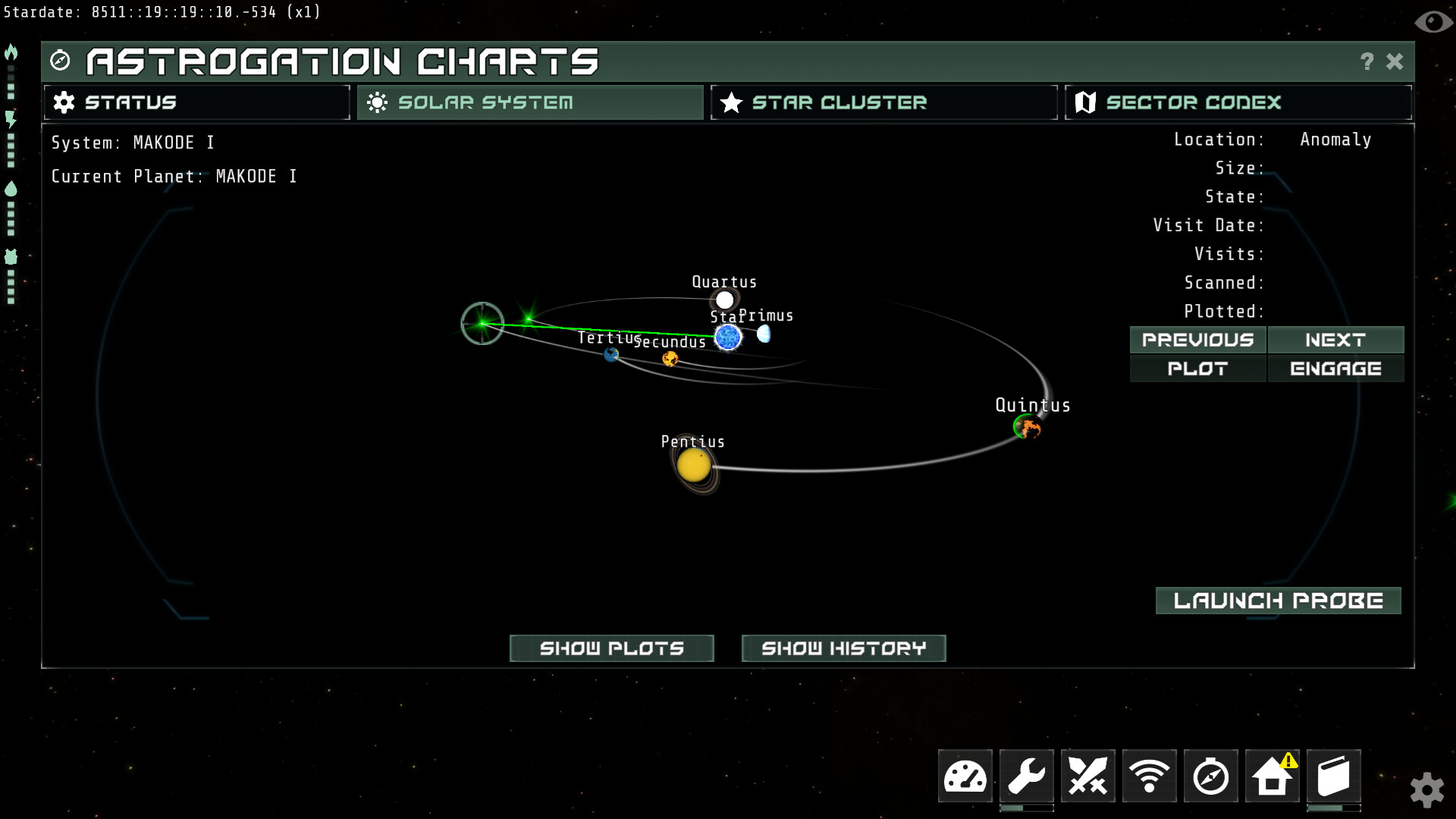Open the question mark help button

pyautogui.click(x=1367, y=61)
